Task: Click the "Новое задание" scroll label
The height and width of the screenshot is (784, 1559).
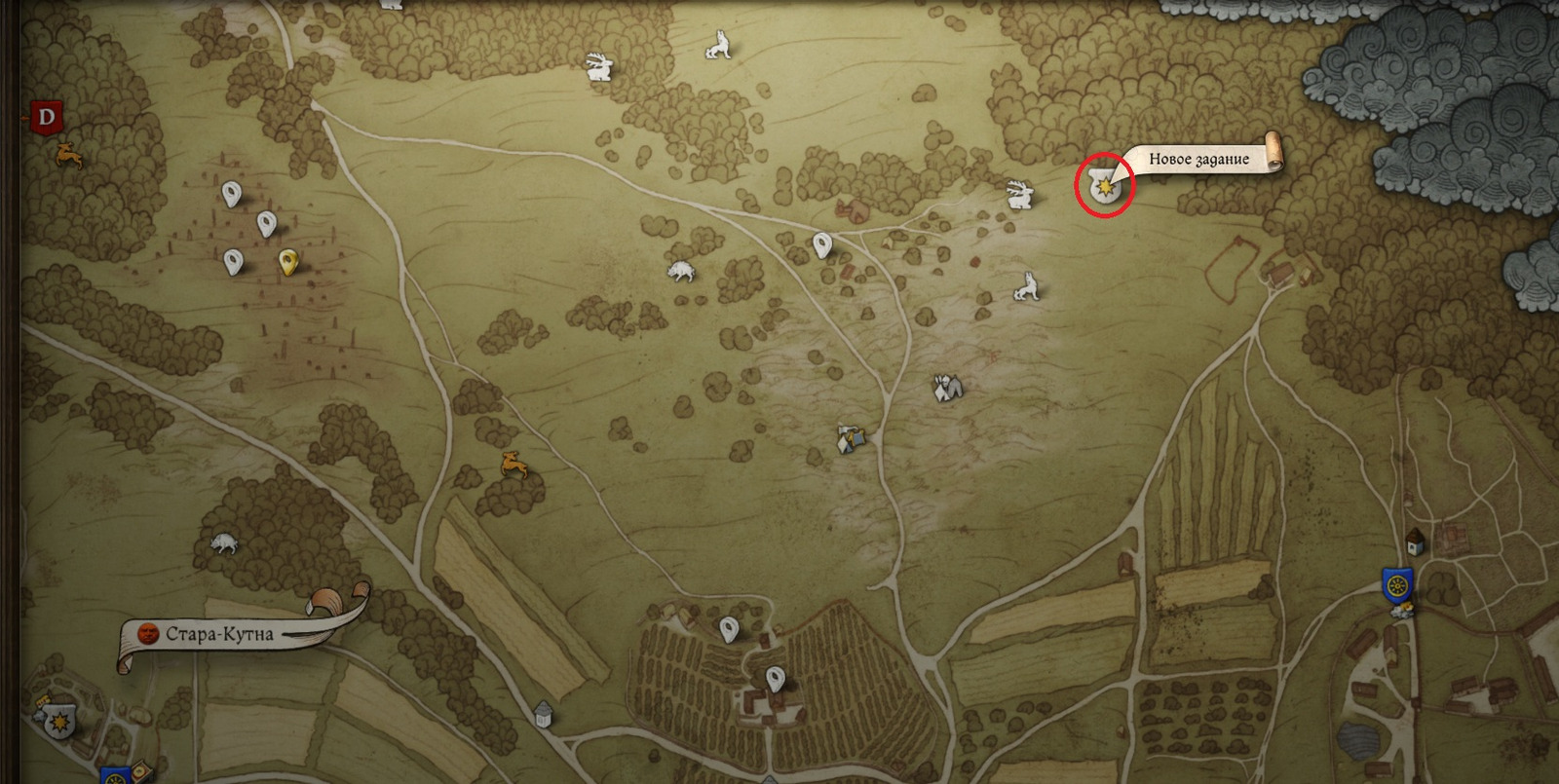Action: (1198, 159)
